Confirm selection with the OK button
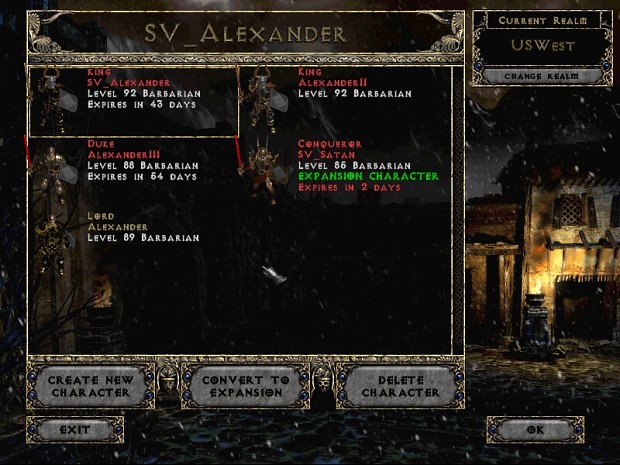This screenshot has width=620, height=465. tap(535, 430)
